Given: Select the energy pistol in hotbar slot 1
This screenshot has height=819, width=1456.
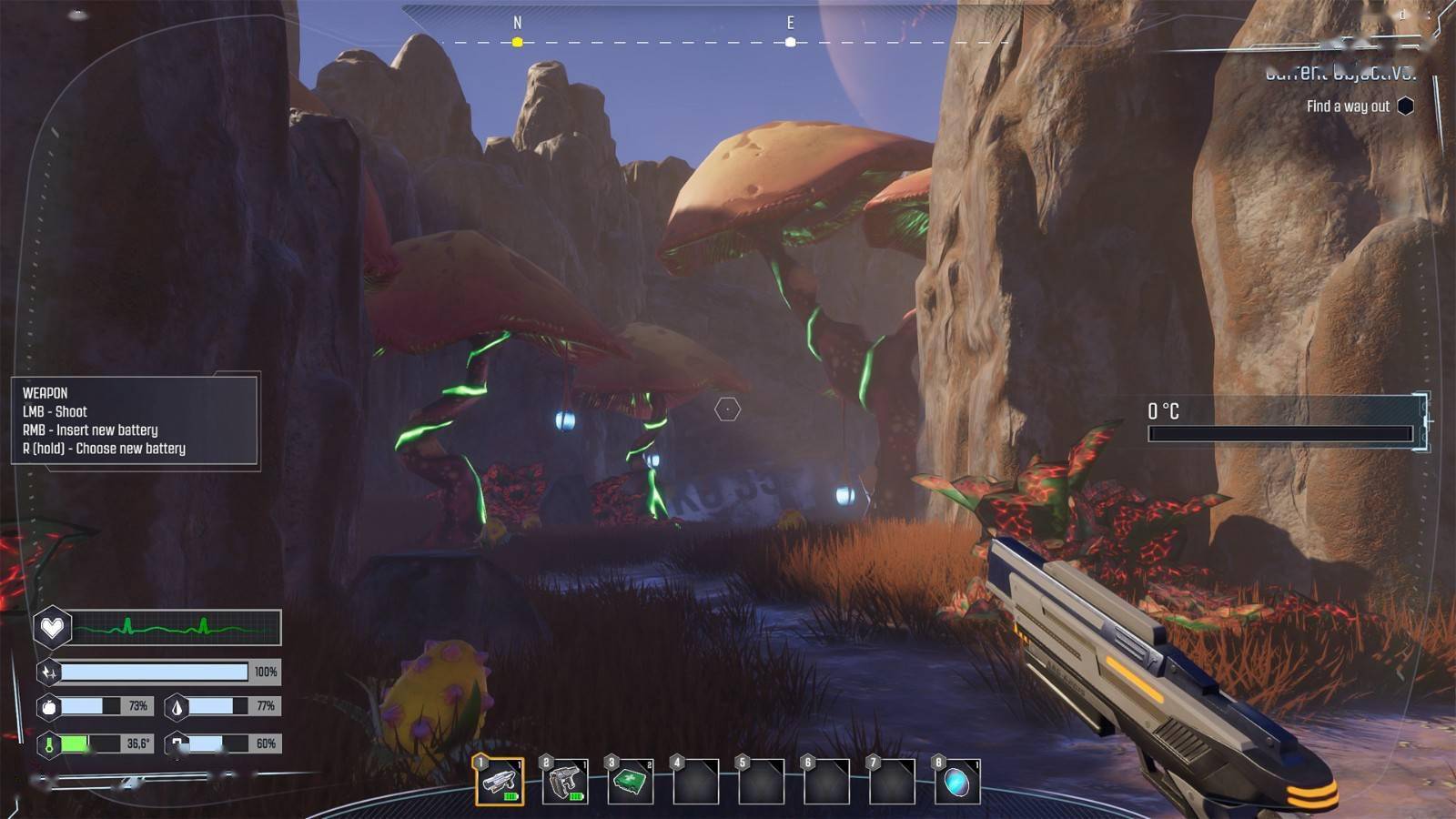Looking at the screenshot, I should coord(500,781).
